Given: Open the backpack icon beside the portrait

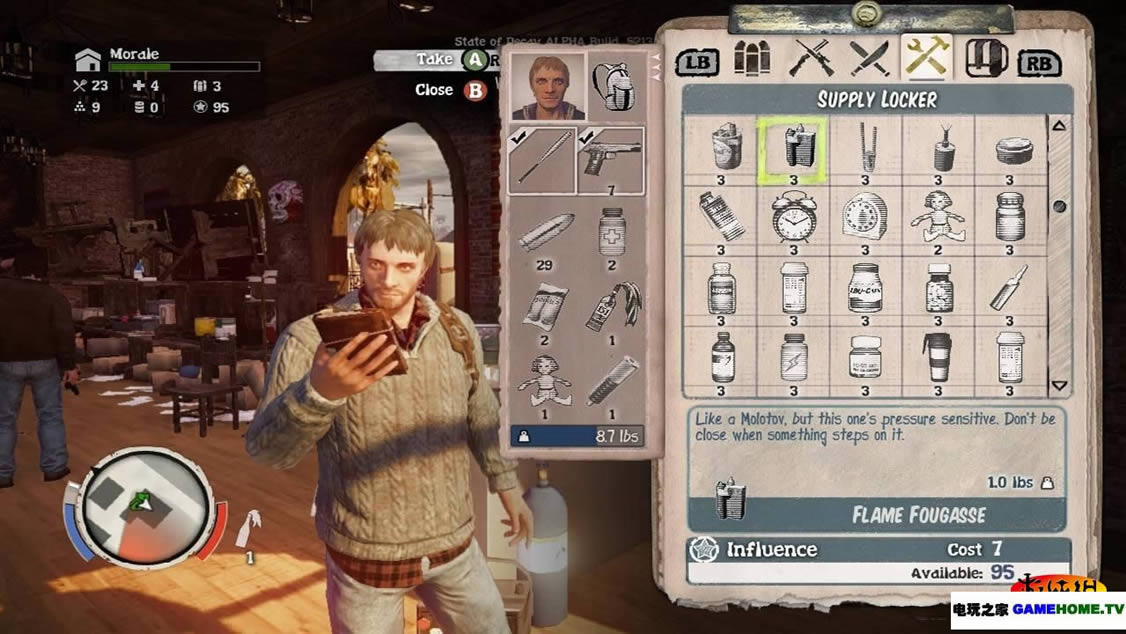Looking at the screenshot, I should pyautogui.click(x=616, y=86).
